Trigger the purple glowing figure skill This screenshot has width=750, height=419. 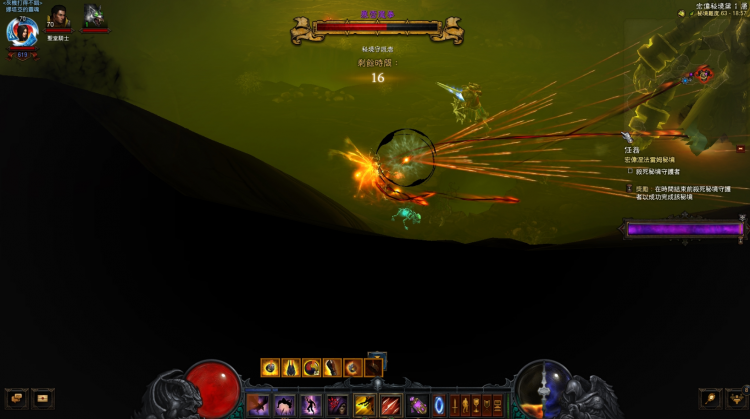click(x=310, y=405)
